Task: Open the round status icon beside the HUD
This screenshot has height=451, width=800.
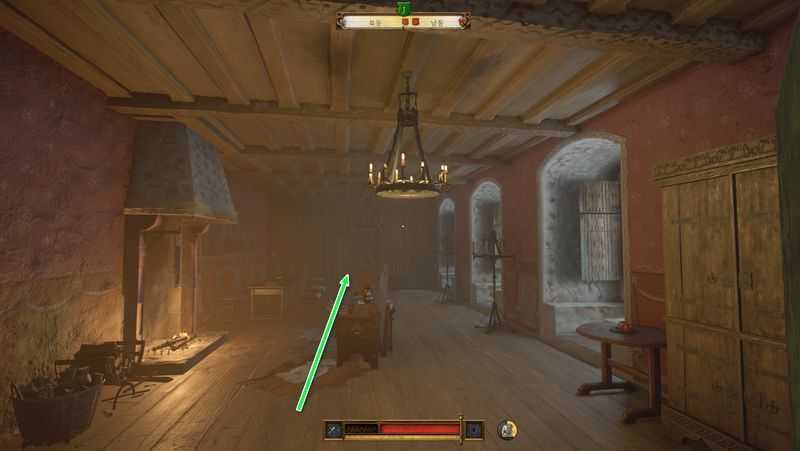Action: pos(508,430)
